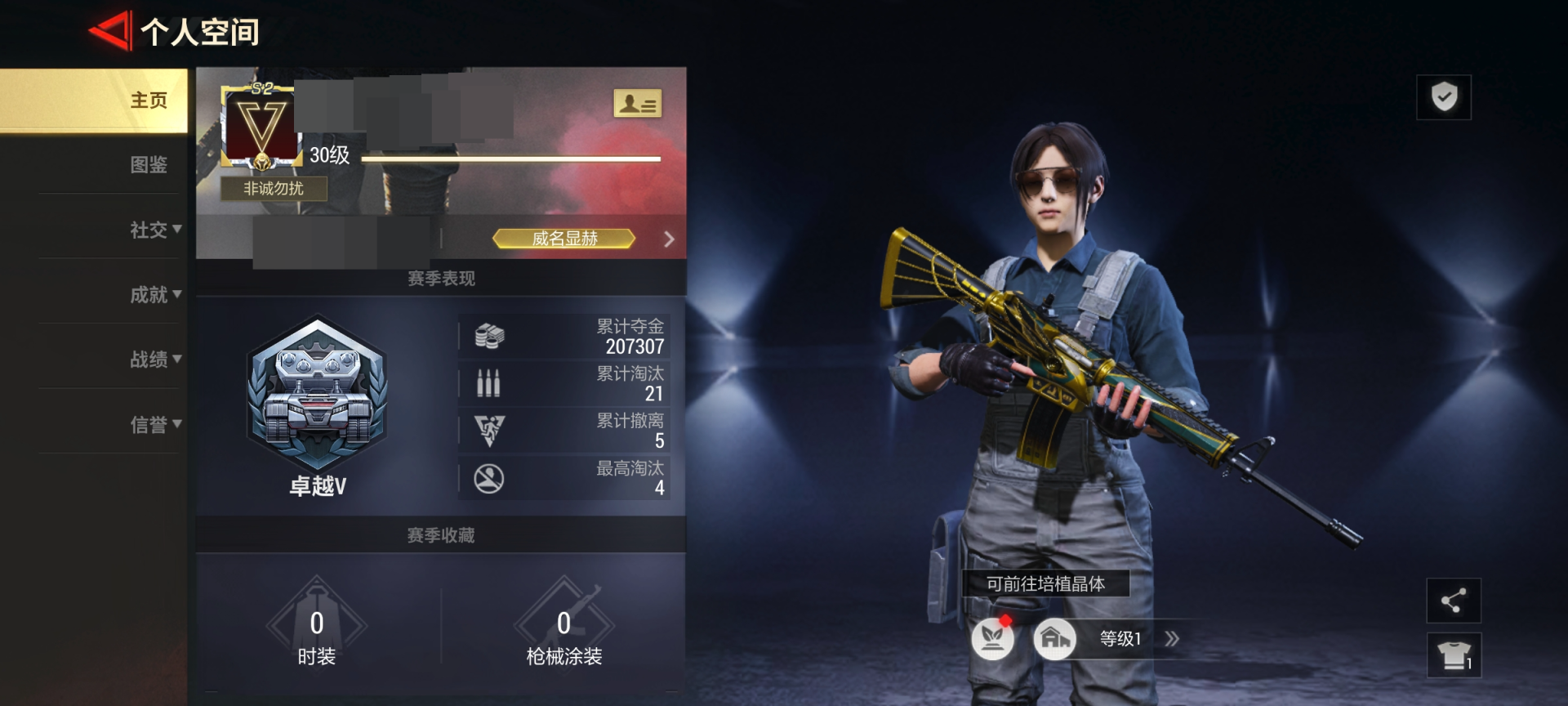Select the 主页 tab
Image resolution: width=1568 pixels, height=706 pixels.
pyautogui.click(x=148, y=101)
